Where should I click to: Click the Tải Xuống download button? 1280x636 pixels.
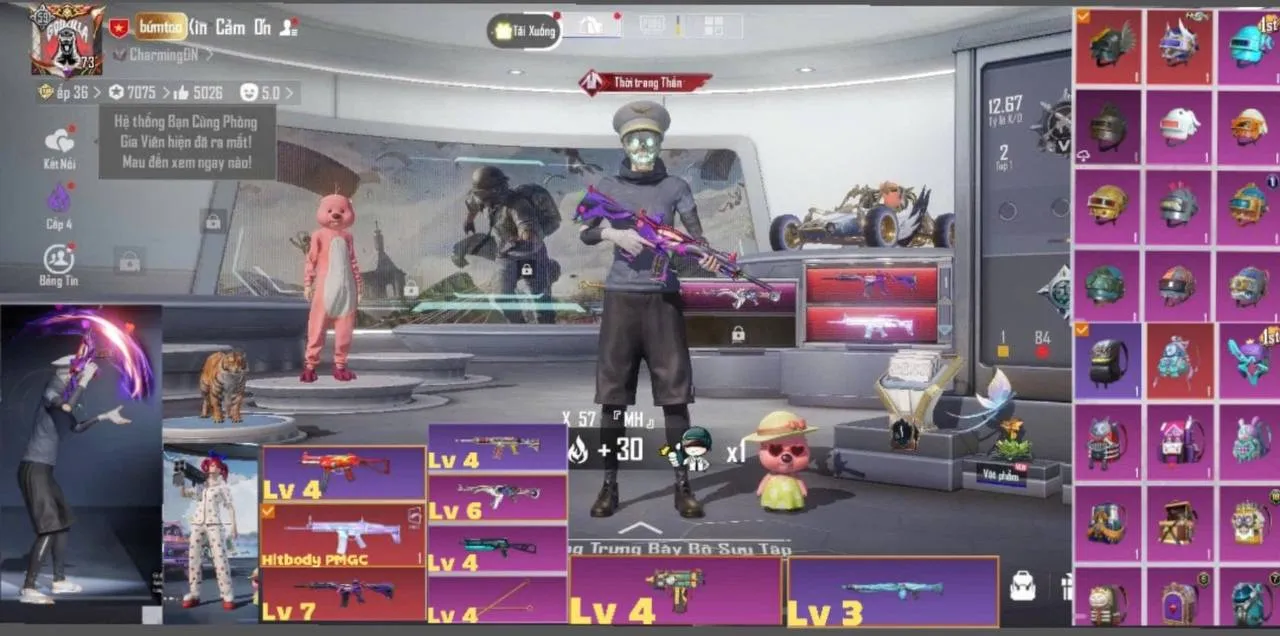[x=525, y=30]
